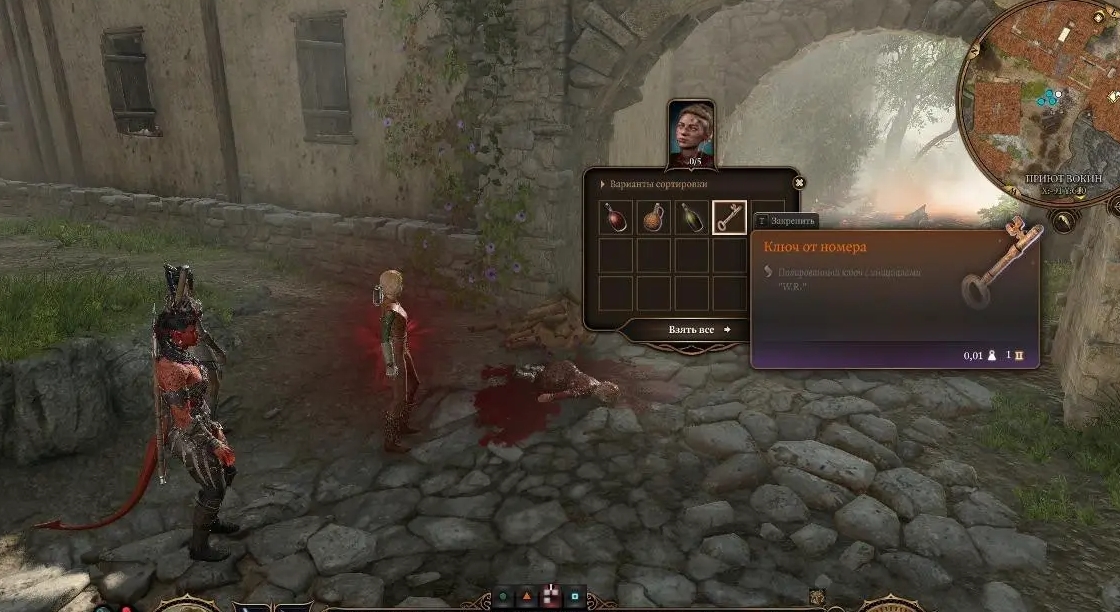Pick the dark red round flask
The width and height of the screenshot is (1120, 612).
pos(616,217)
